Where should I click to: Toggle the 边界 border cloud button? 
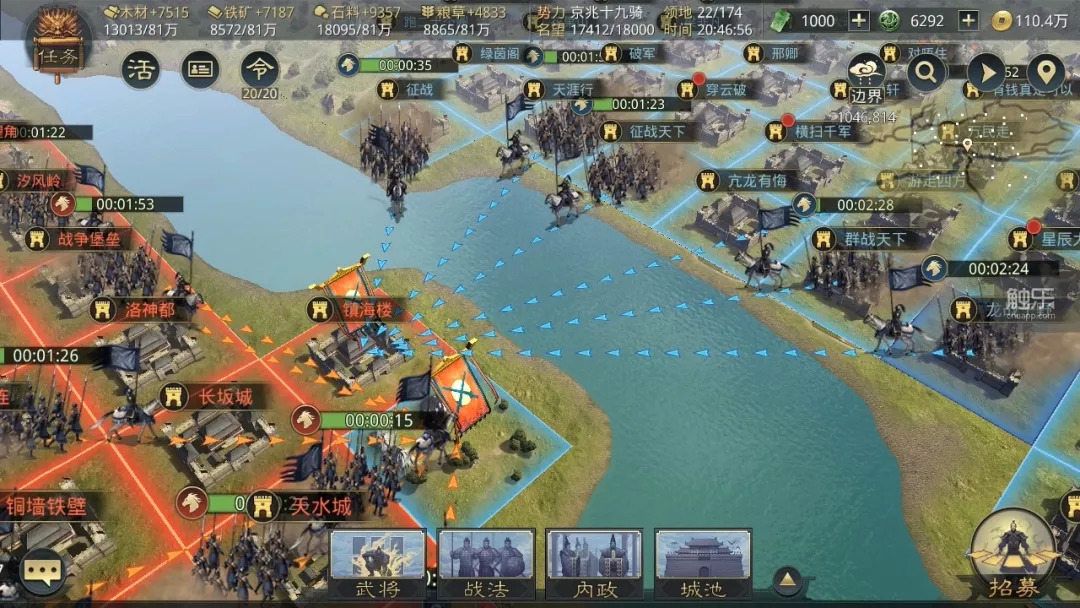point(866,77)
